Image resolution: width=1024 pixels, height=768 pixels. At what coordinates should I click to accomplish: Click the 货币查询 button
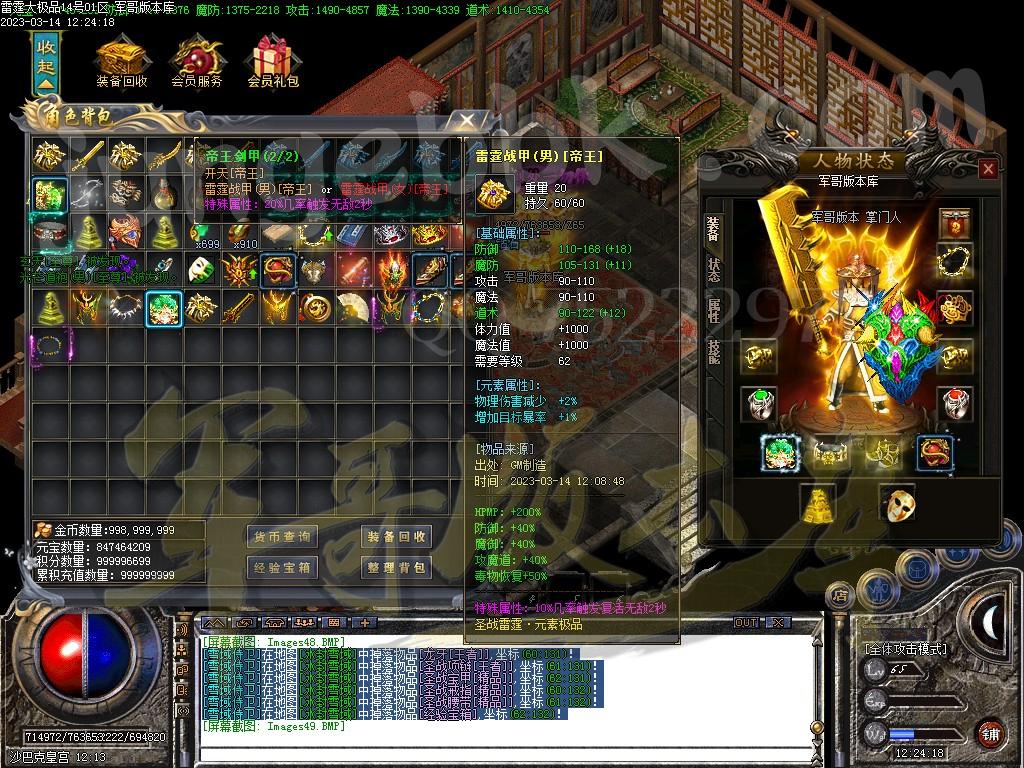tap(281, 537)
